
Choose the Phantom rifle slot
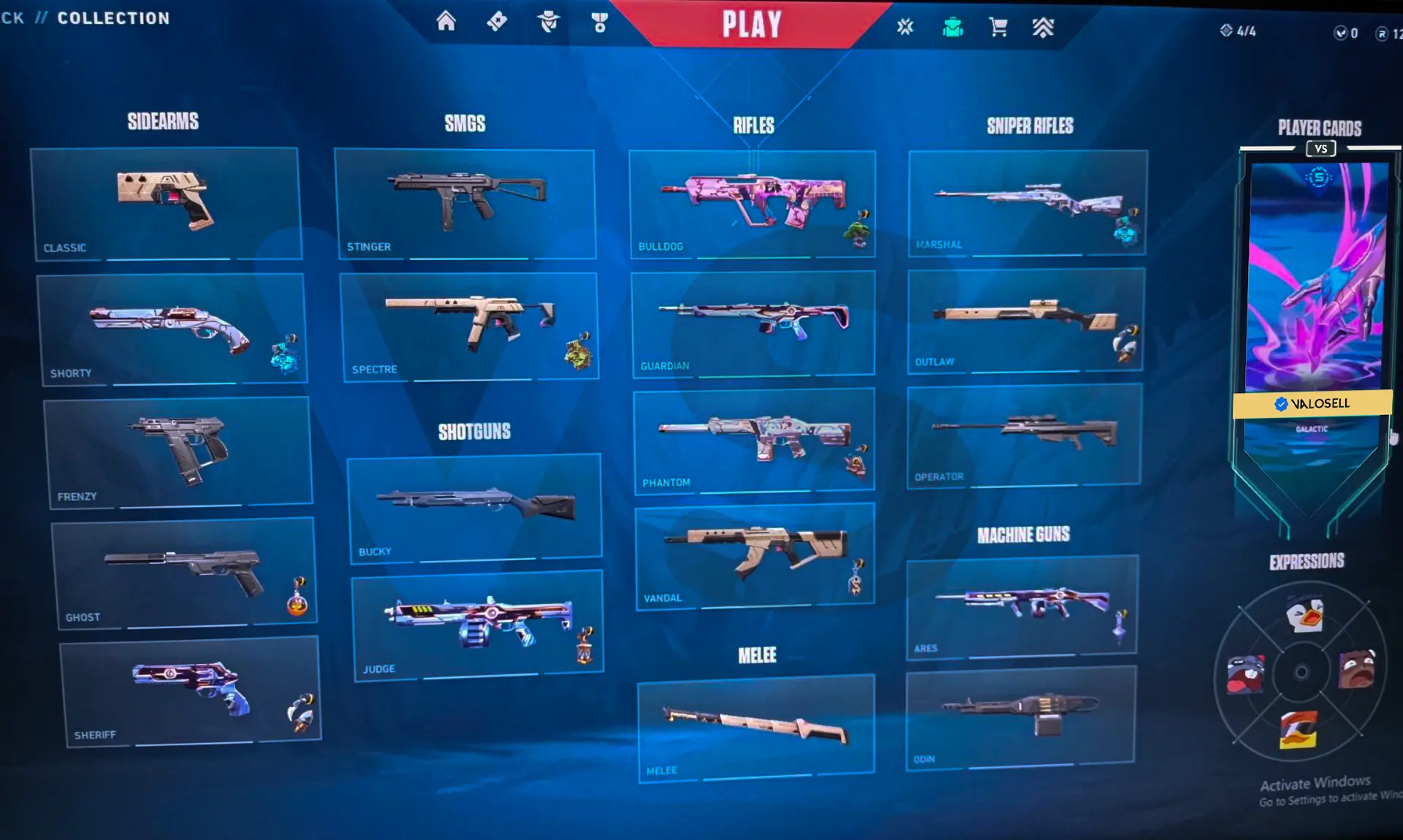[753, 440]
